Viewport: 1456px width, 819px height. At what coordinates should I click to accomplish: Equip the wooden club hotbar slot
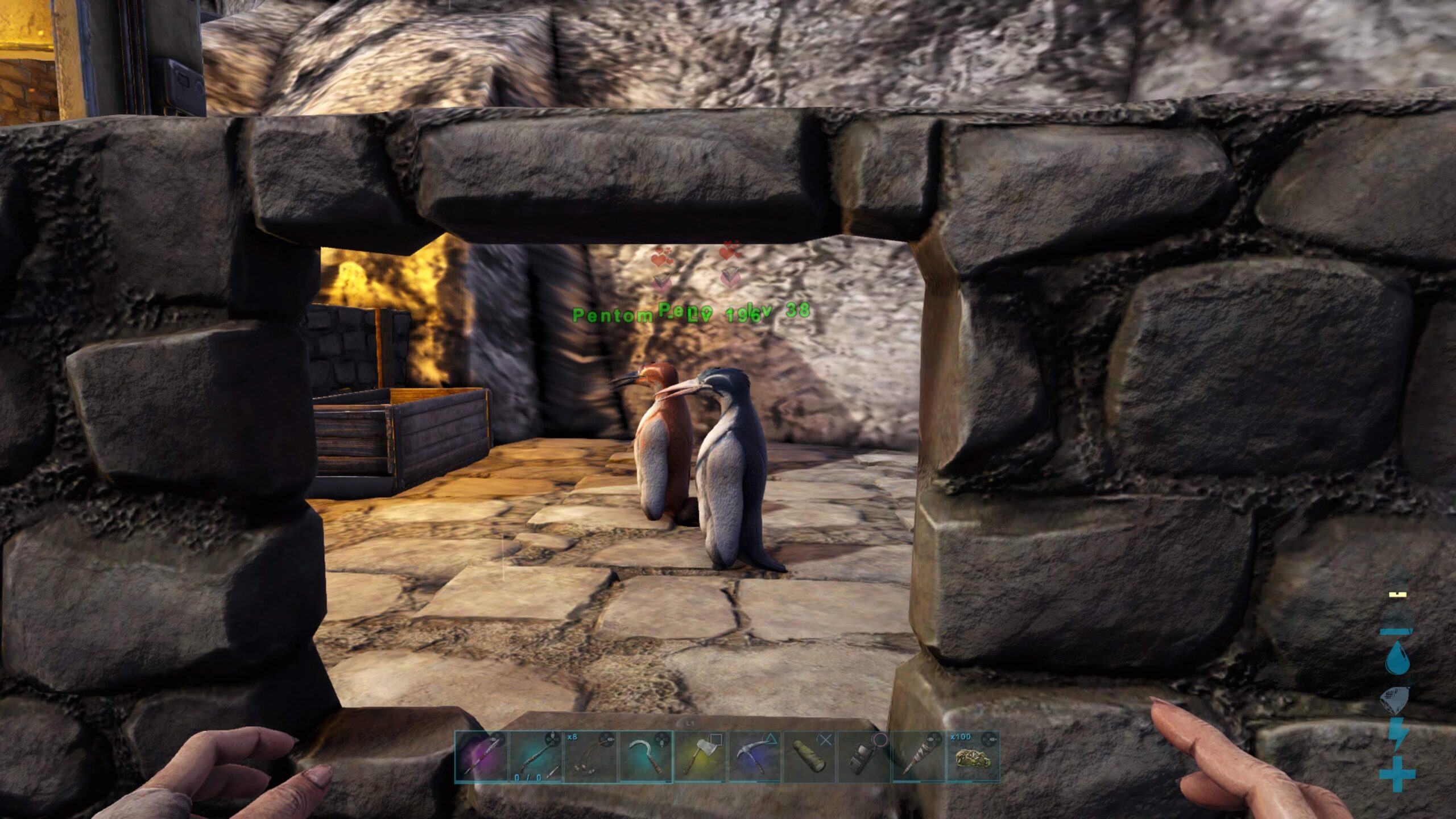click(919, 756)
